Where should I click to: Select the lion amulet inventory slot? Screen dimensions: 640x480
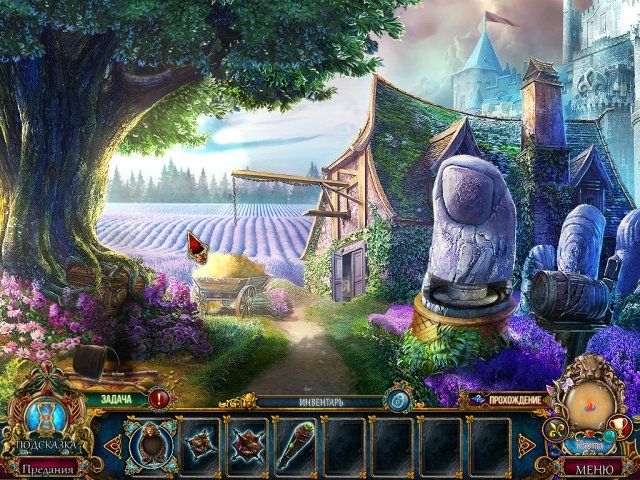click(x=150, y=441)
